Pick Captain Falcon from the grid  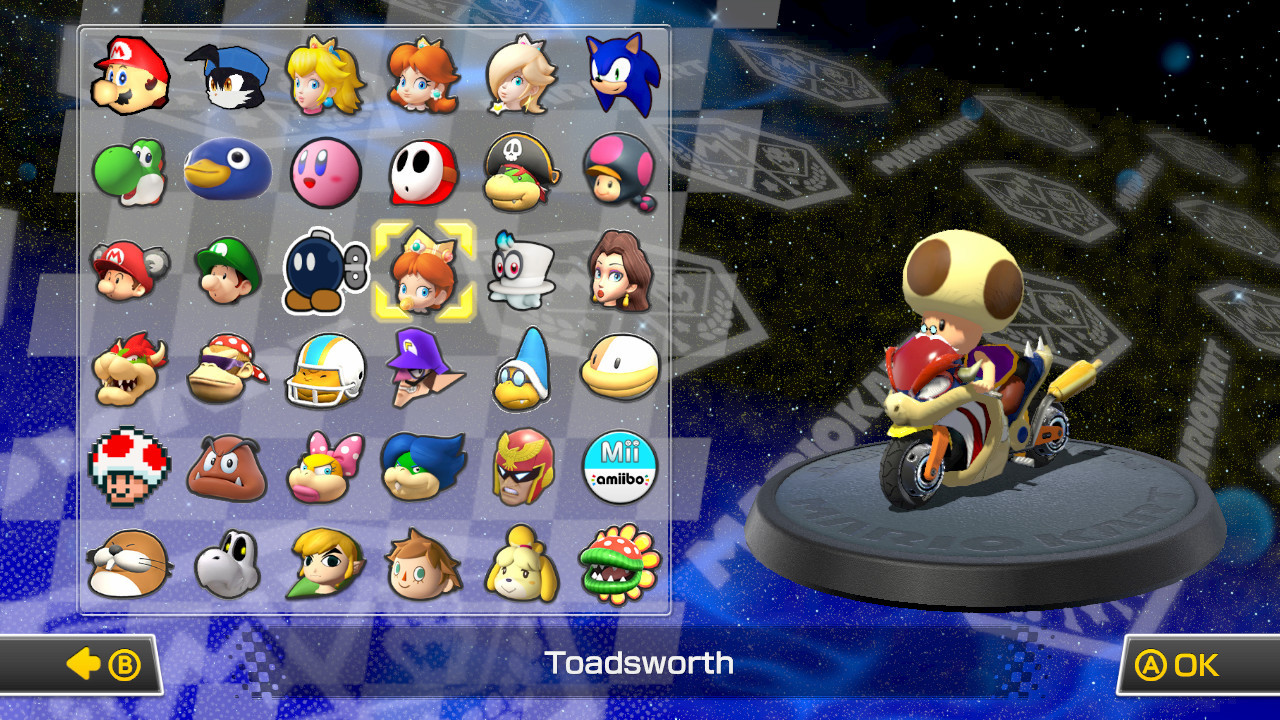click(x=521, y=465)
